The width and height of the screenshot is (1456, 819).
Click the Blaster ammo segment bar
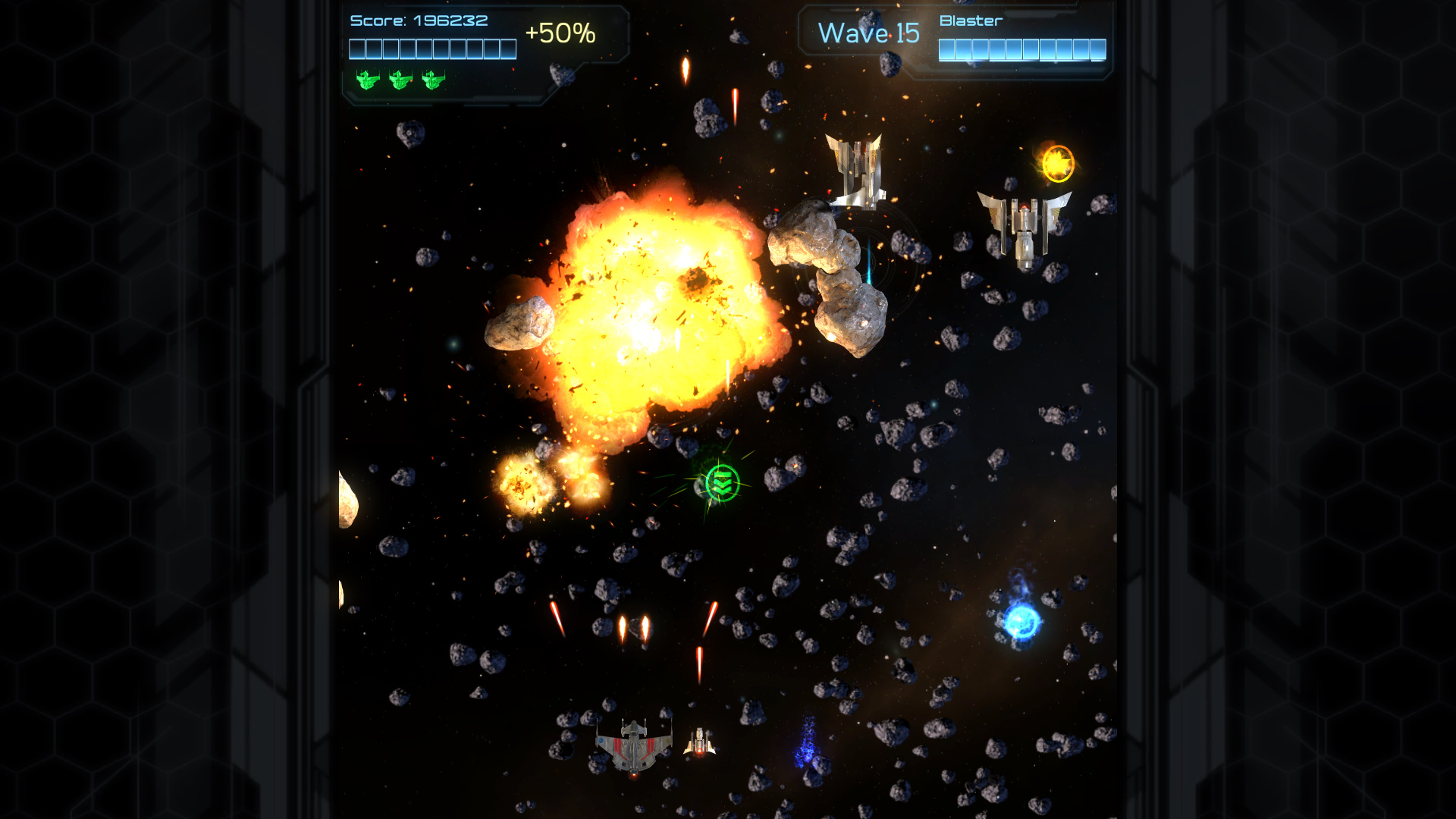[1023, 49]
